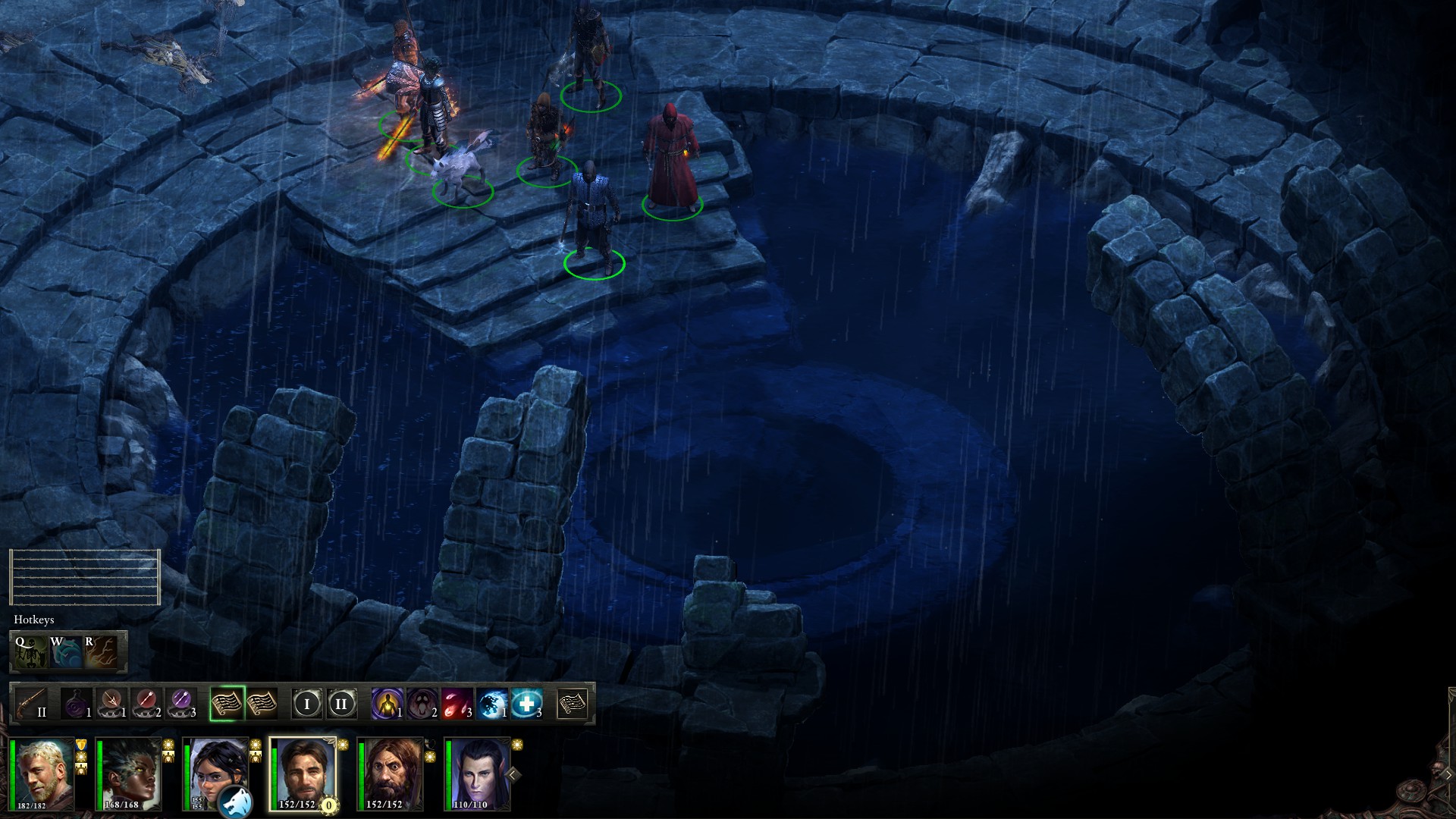Viewport: 1456px width, 819px height.
Task: Switch weapon set using the pistol icon
Action: (32, 704)
